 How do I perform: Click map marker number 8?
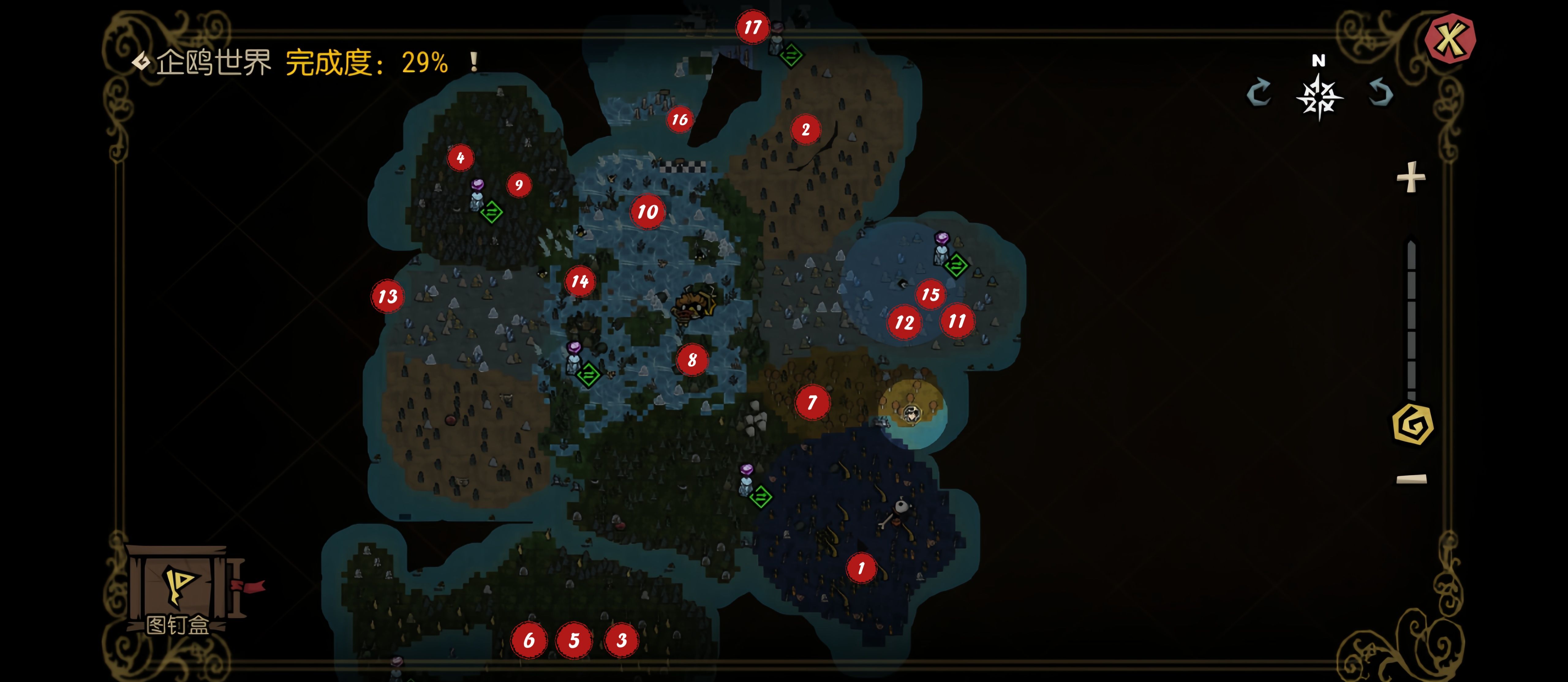(692, 360)
